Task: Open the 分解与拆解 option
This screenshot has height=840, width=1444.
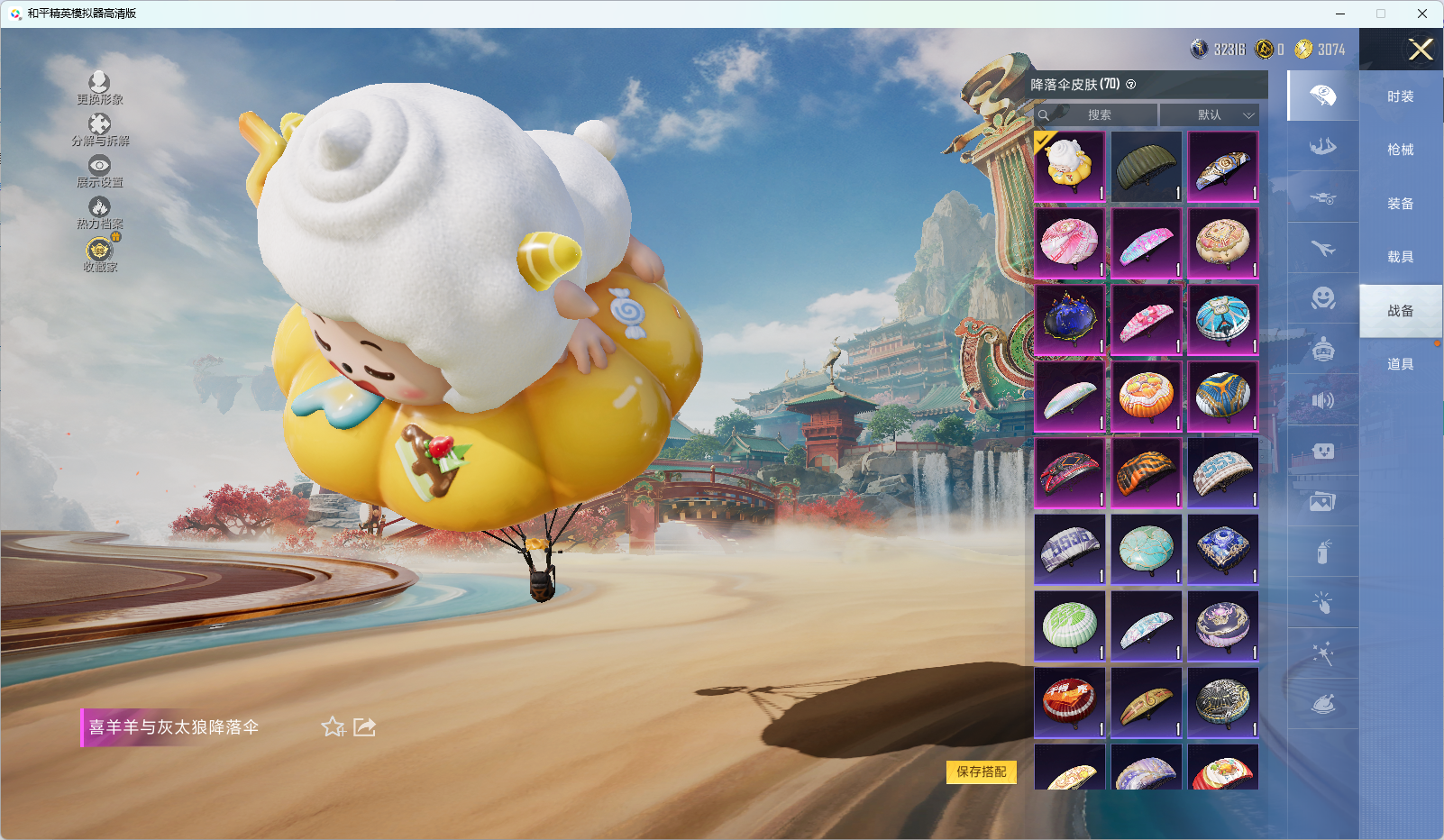Action: click(x=99, y=130)
